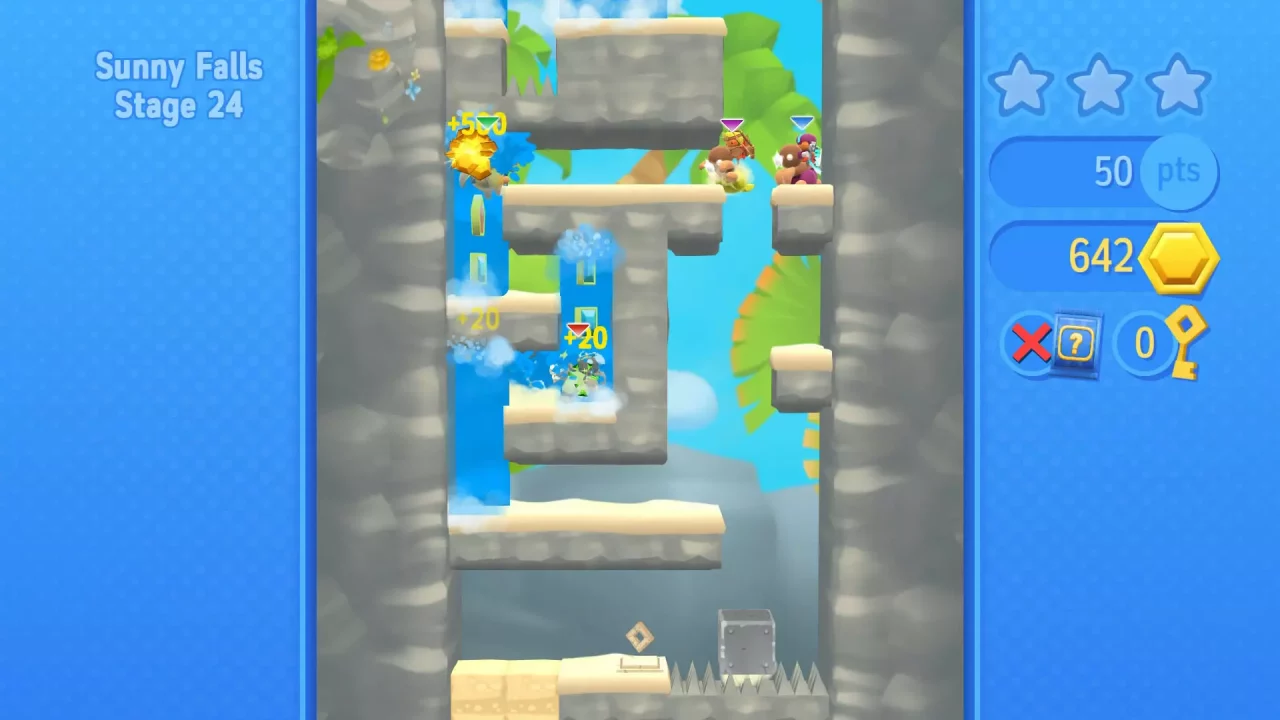This screenshot has height=720, width=1280.
Task: Toggle the middle star
Action: [1100, 85]
